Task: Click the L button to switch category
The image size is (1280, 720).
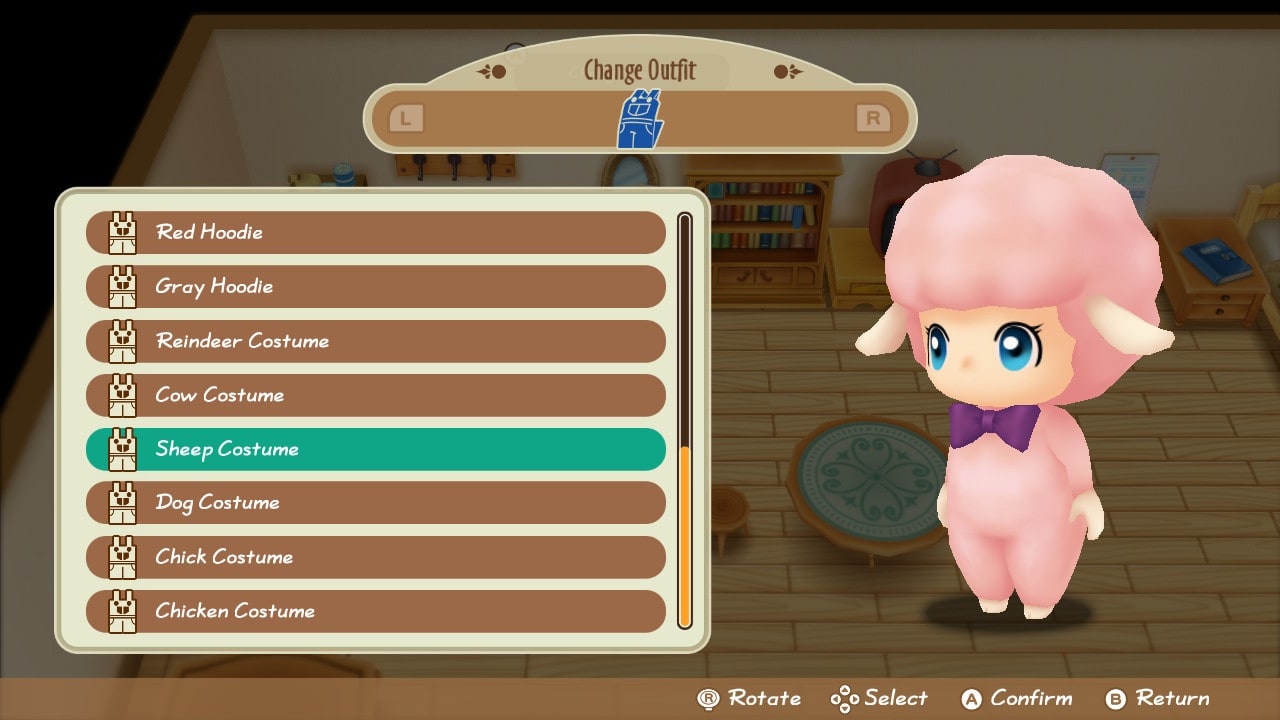Action: 404,117
